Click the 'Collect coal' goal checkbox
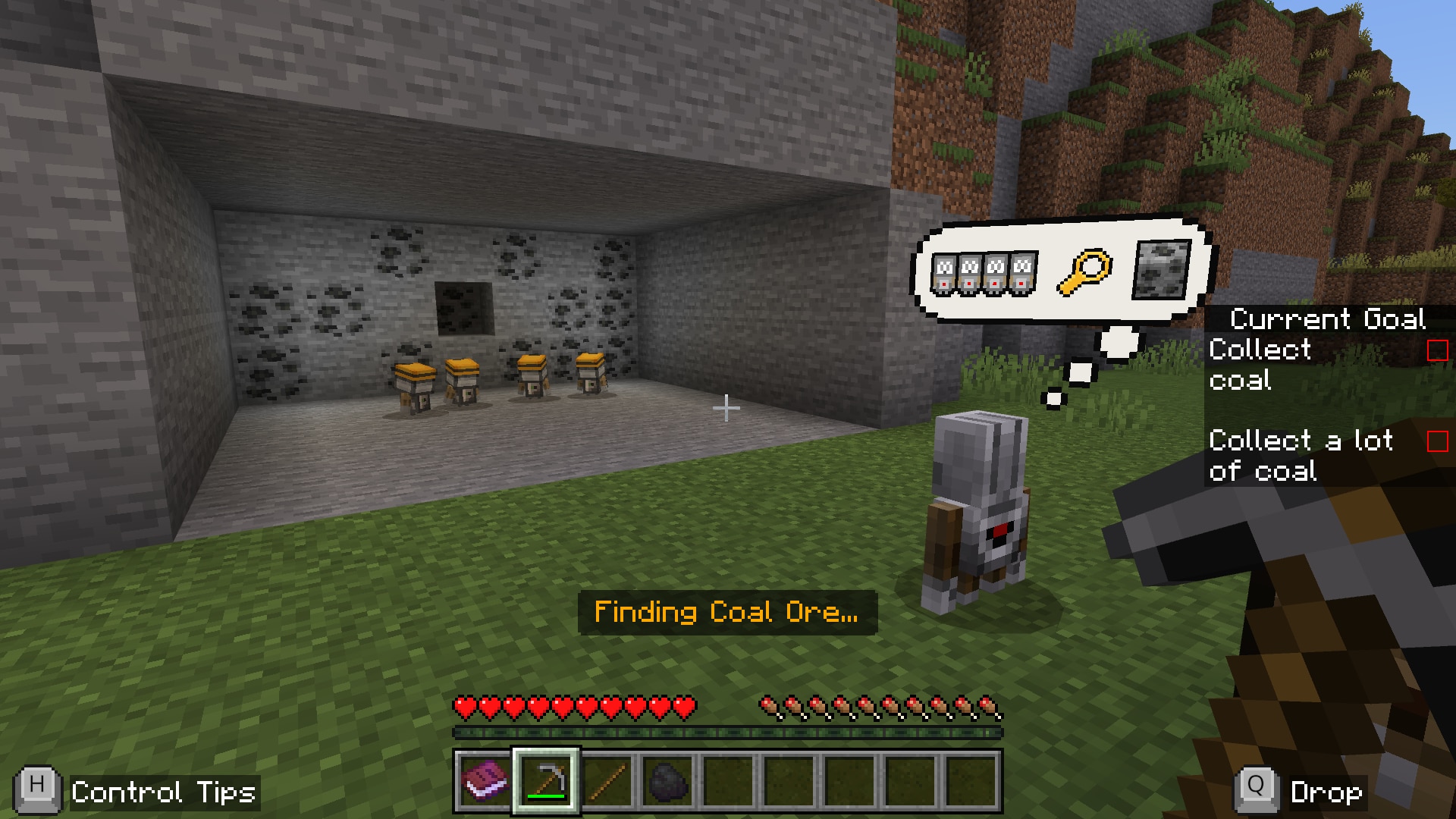The height and width of the screenshot is (819, 1456). (x=1437, y=350)
